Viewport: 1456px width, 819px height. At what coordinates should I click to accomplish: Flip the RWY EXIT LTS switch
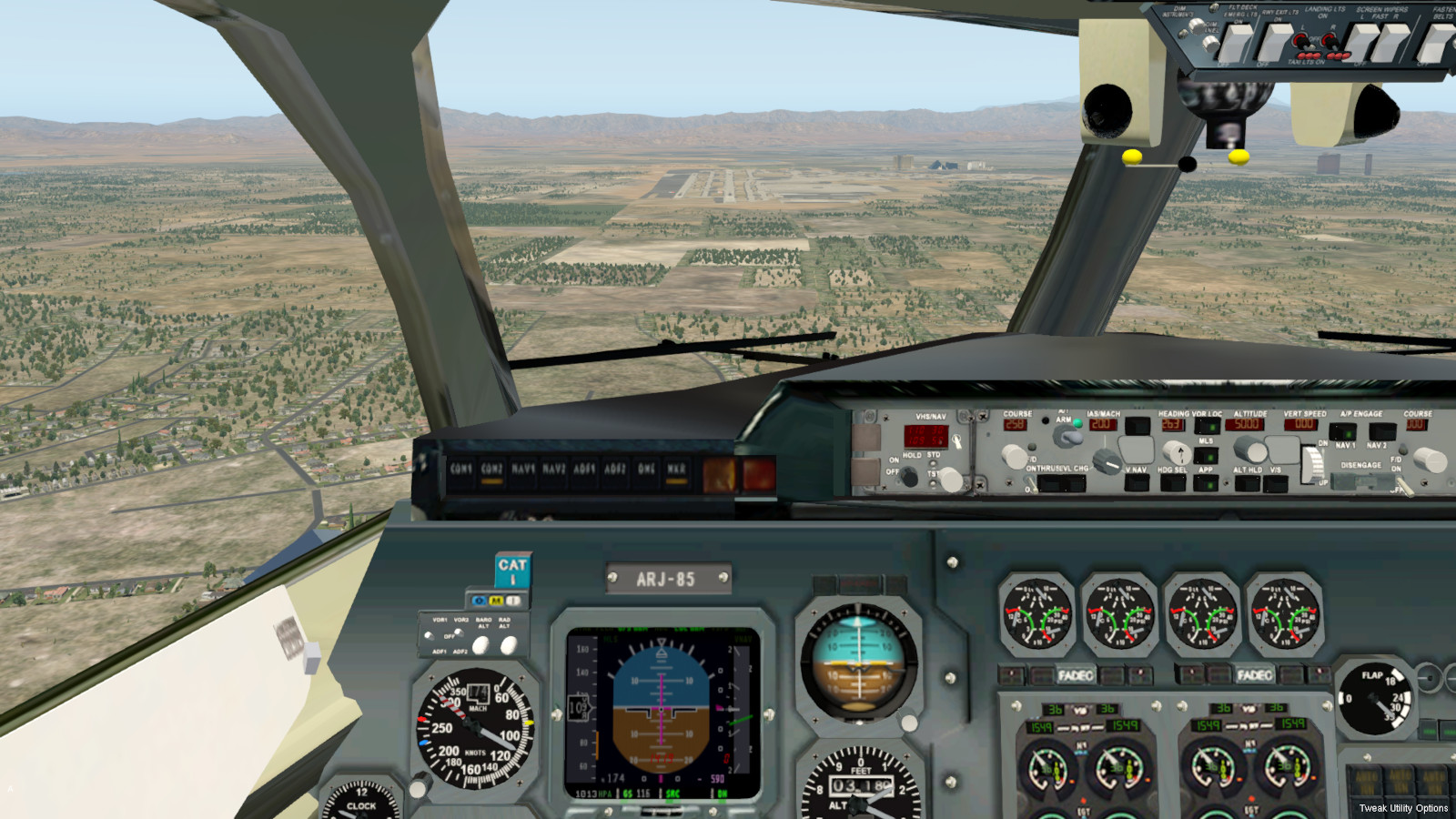pos(1273,43)
